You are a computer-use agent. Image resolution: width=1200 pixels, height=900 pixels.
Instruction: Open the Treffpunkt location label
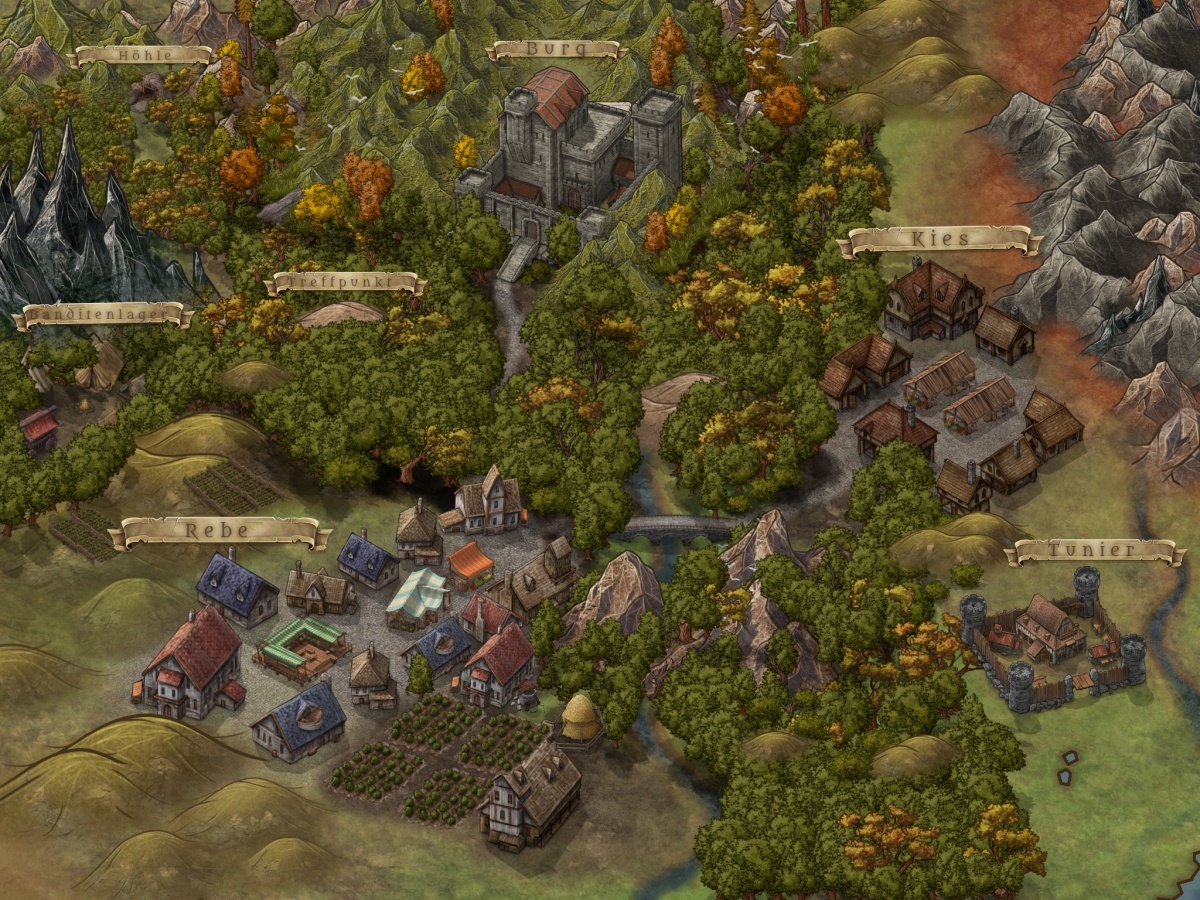tap(345, 284)
